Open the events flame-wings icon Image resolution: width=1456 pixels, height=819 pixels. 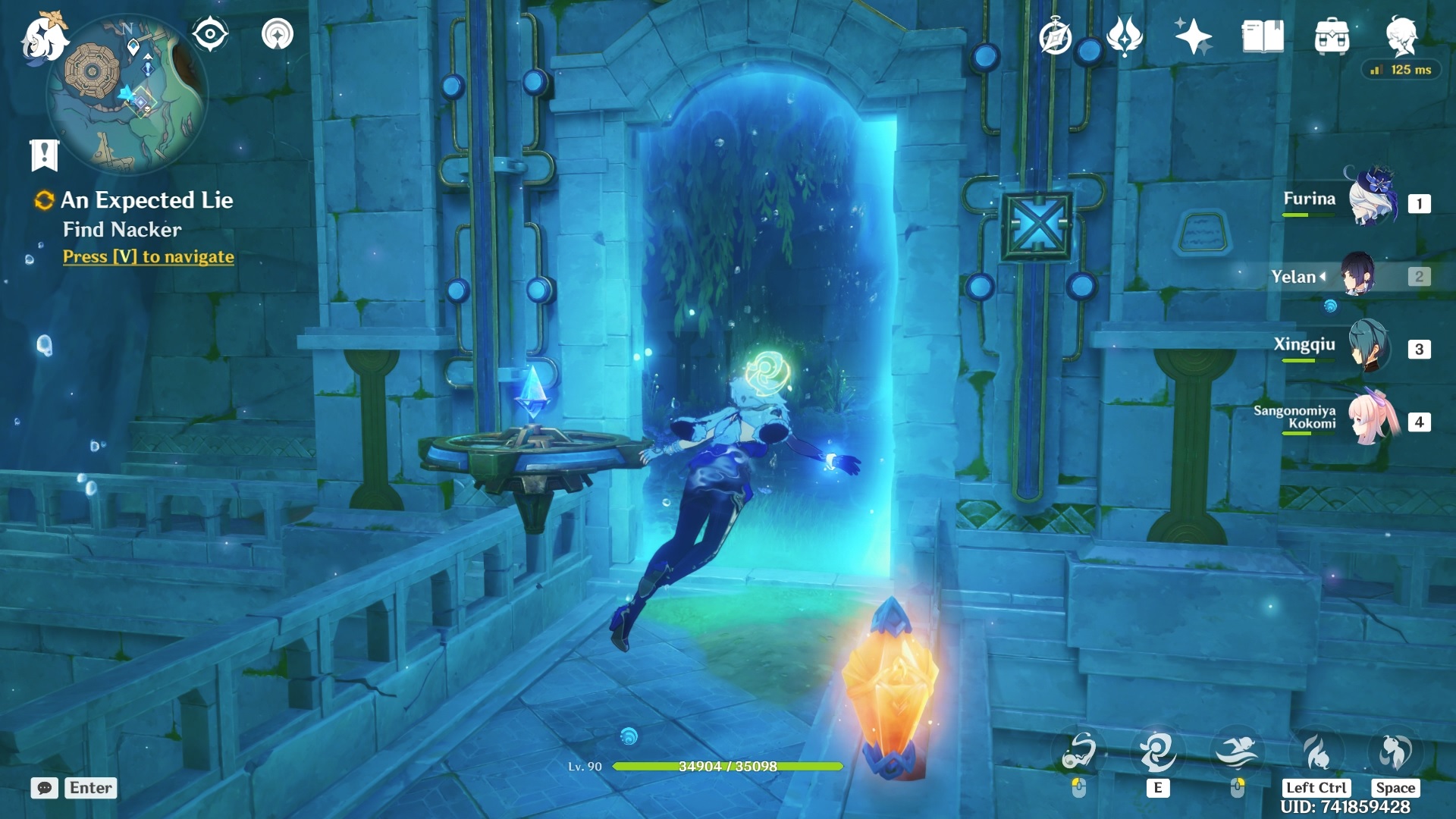point(1124,36)
